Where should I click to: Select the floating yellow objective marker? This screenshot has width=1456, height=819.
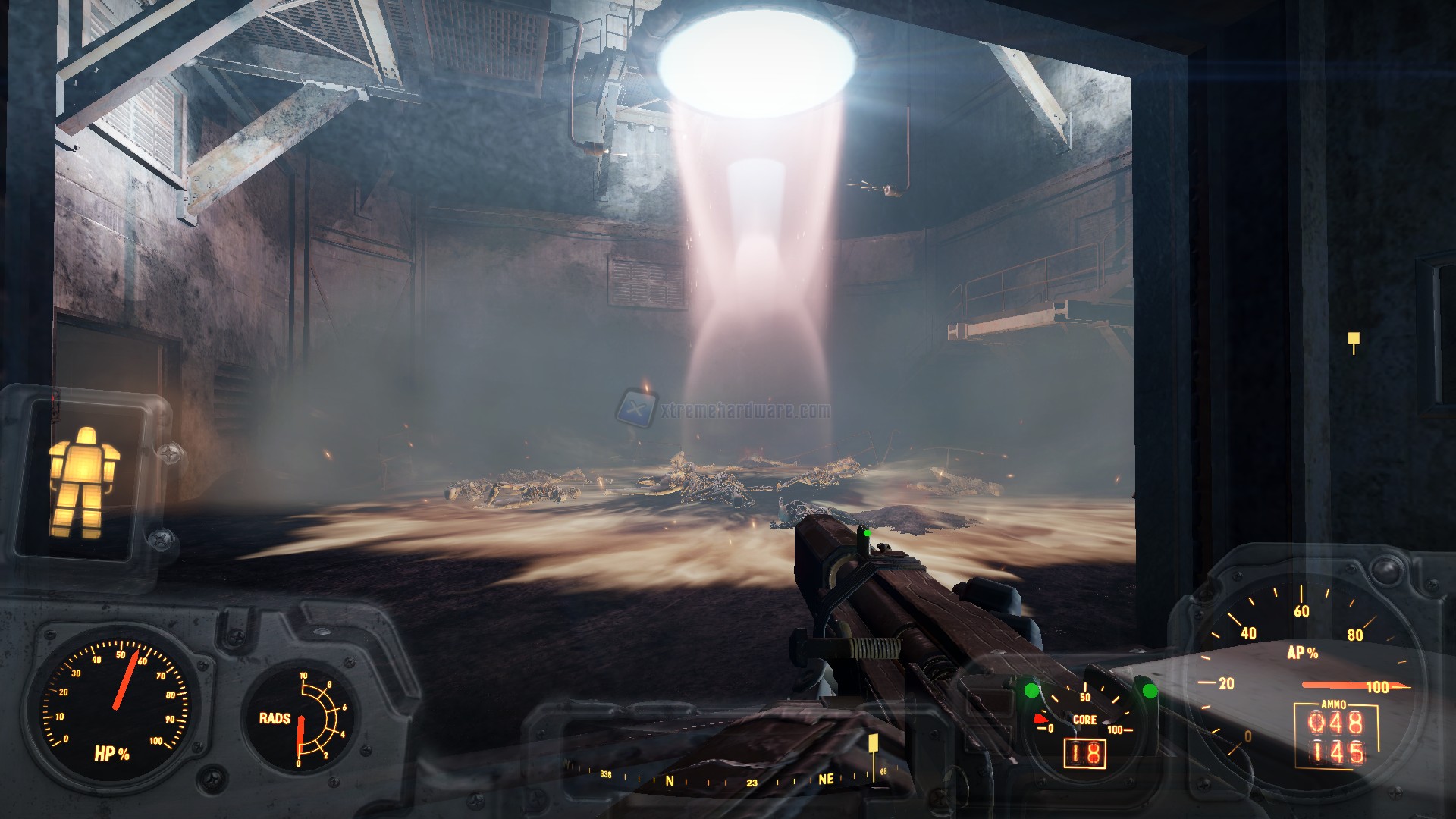click(x=1354, y=340)
